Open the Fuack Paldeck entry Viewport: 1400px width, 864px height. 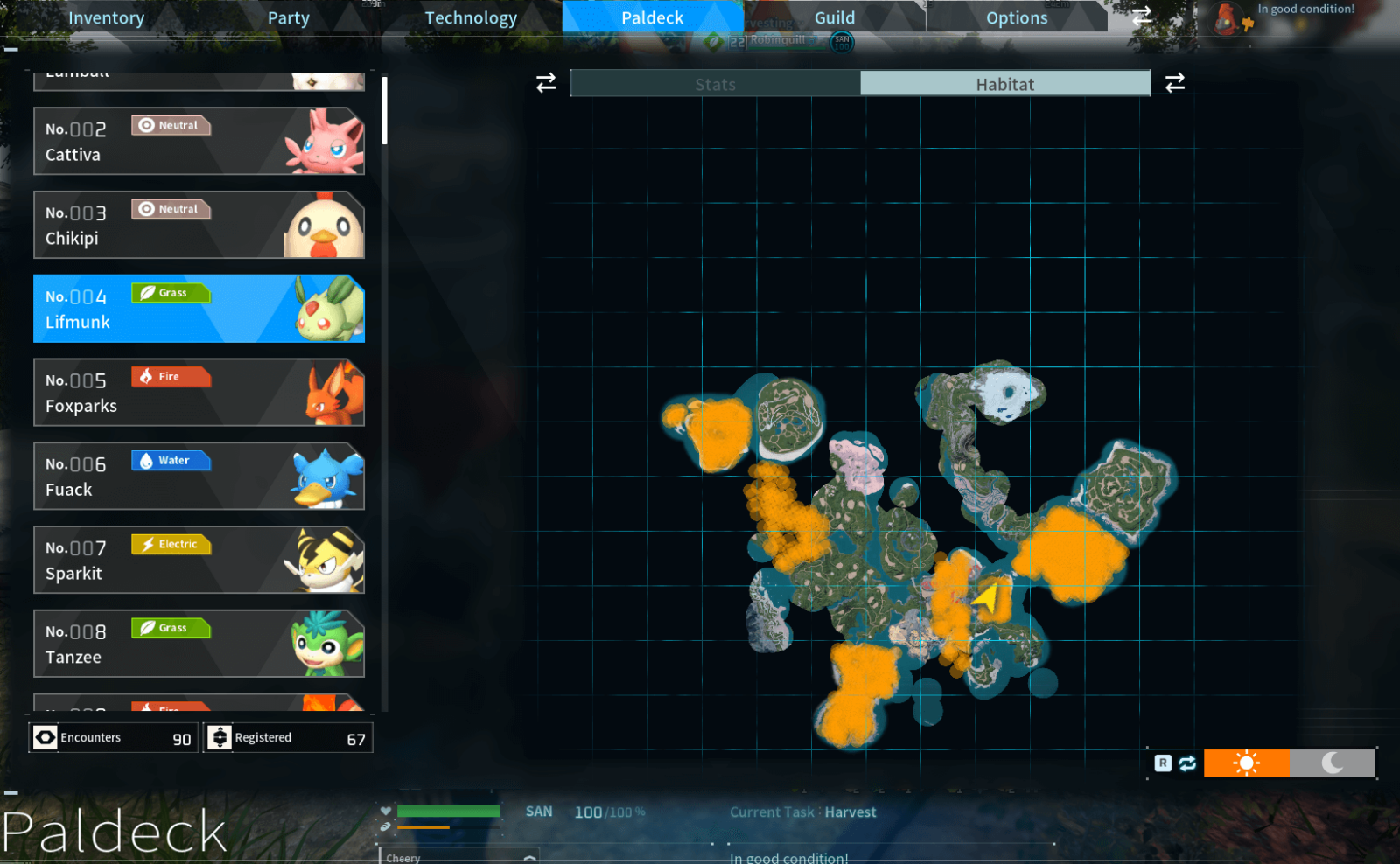click(199, 477)
